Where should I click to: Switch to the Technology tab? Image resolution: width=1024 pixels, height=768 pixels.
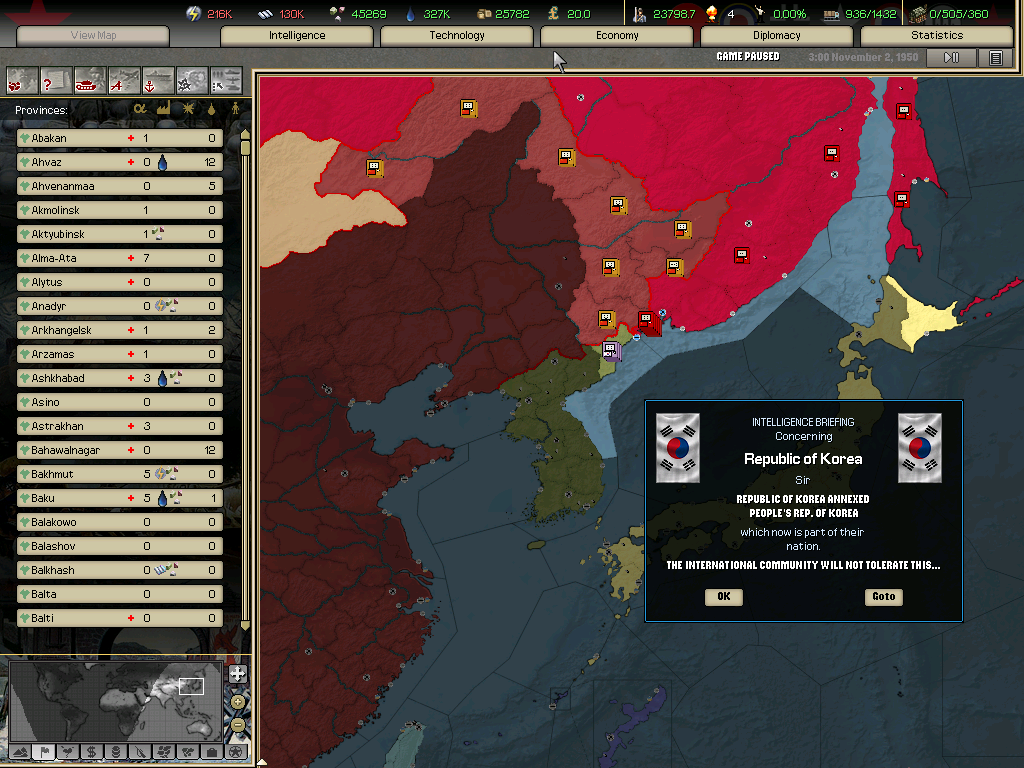pyautogui.click(x=457, y=36)
